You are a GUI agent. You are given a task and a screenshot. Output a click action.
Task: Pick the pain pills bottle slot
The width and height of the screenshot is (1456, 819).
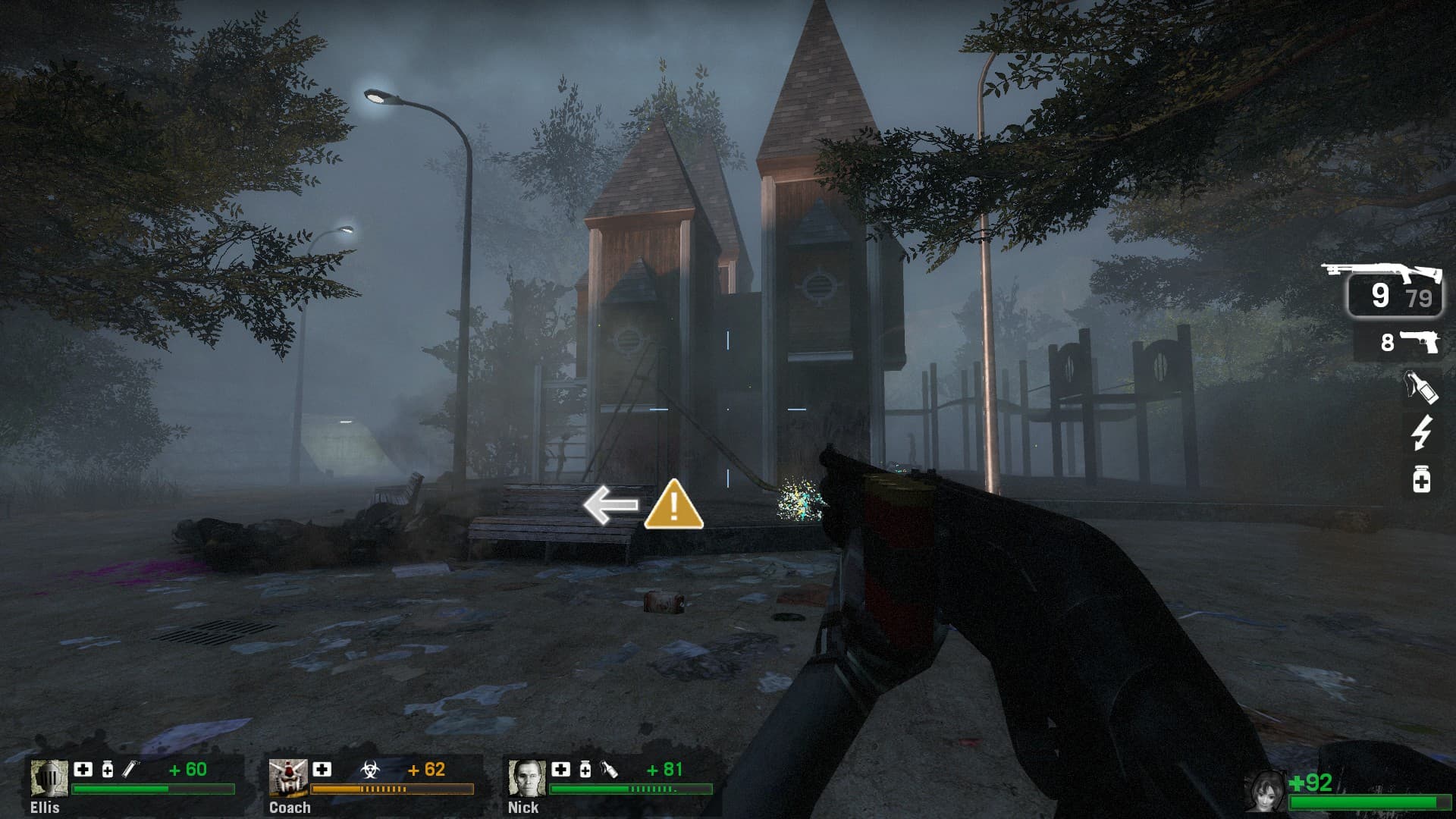tap(1422, 480)
